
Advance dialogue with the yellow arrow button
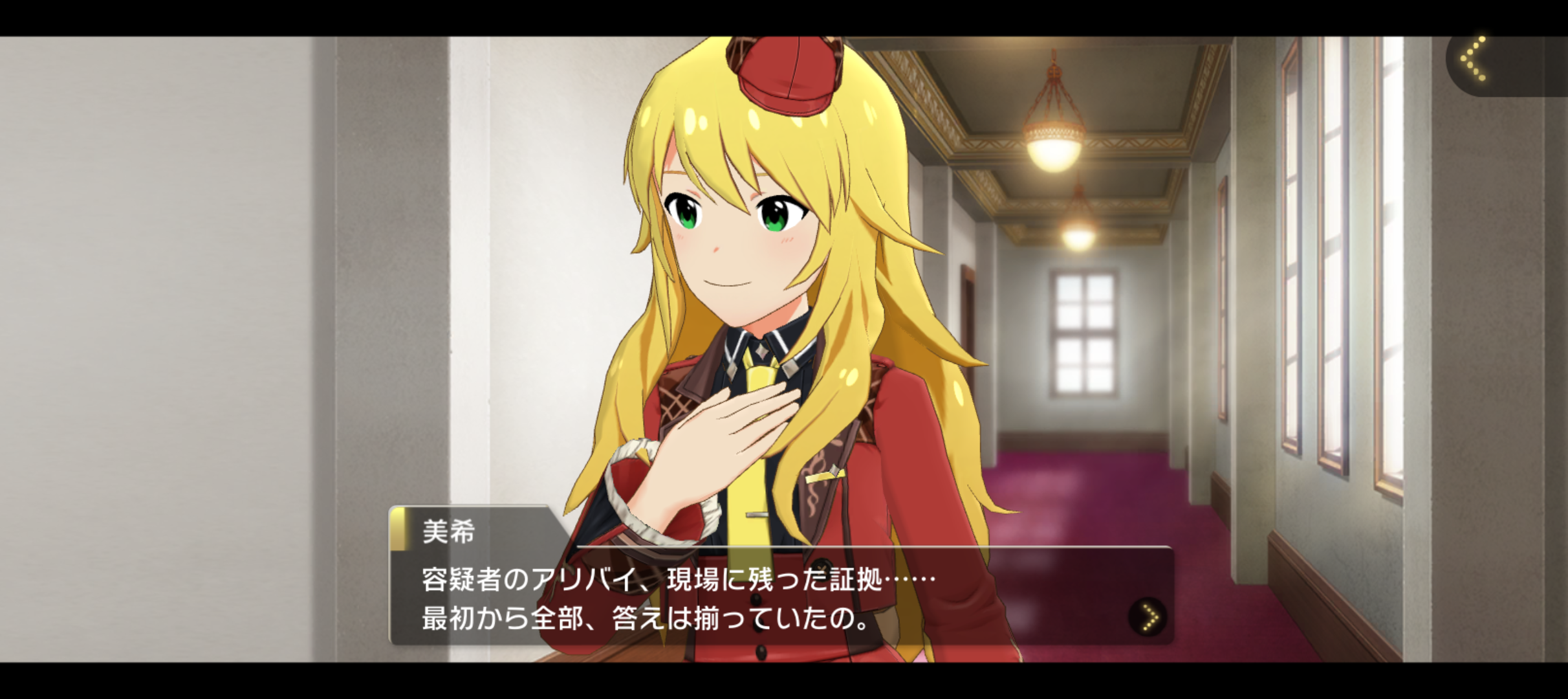[x=1148, y=616]
